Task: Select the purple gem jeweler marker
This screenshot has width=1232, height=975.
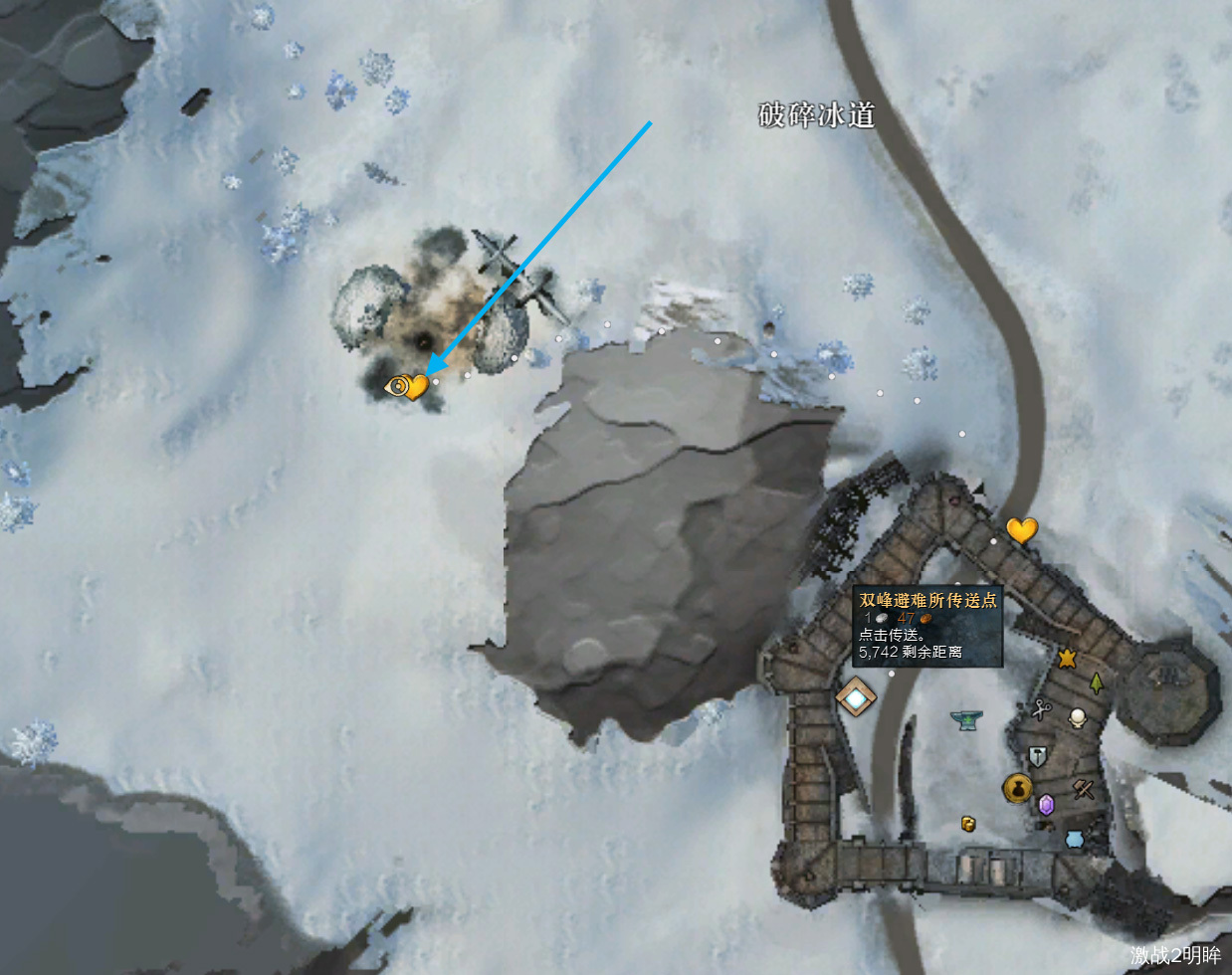Action: point(1046,804)
